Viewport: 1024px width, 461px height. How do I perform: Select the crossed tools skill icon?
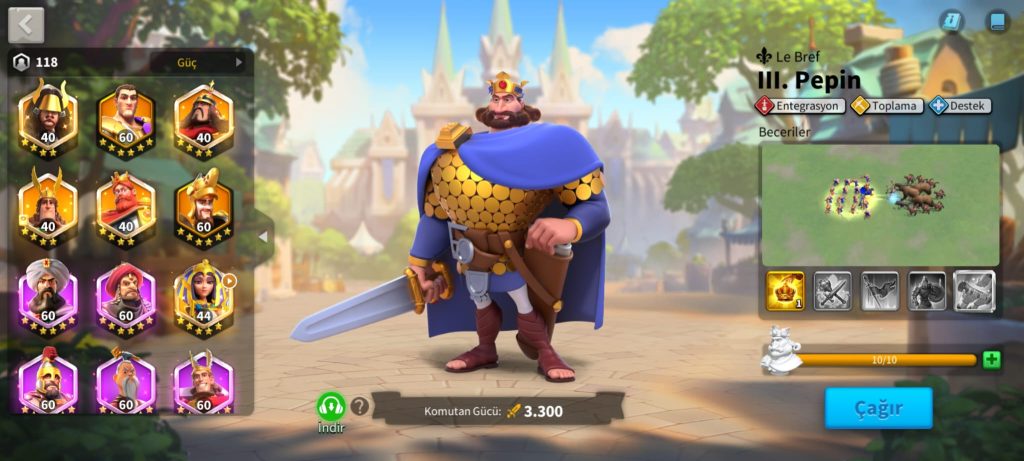coord(832,291)
